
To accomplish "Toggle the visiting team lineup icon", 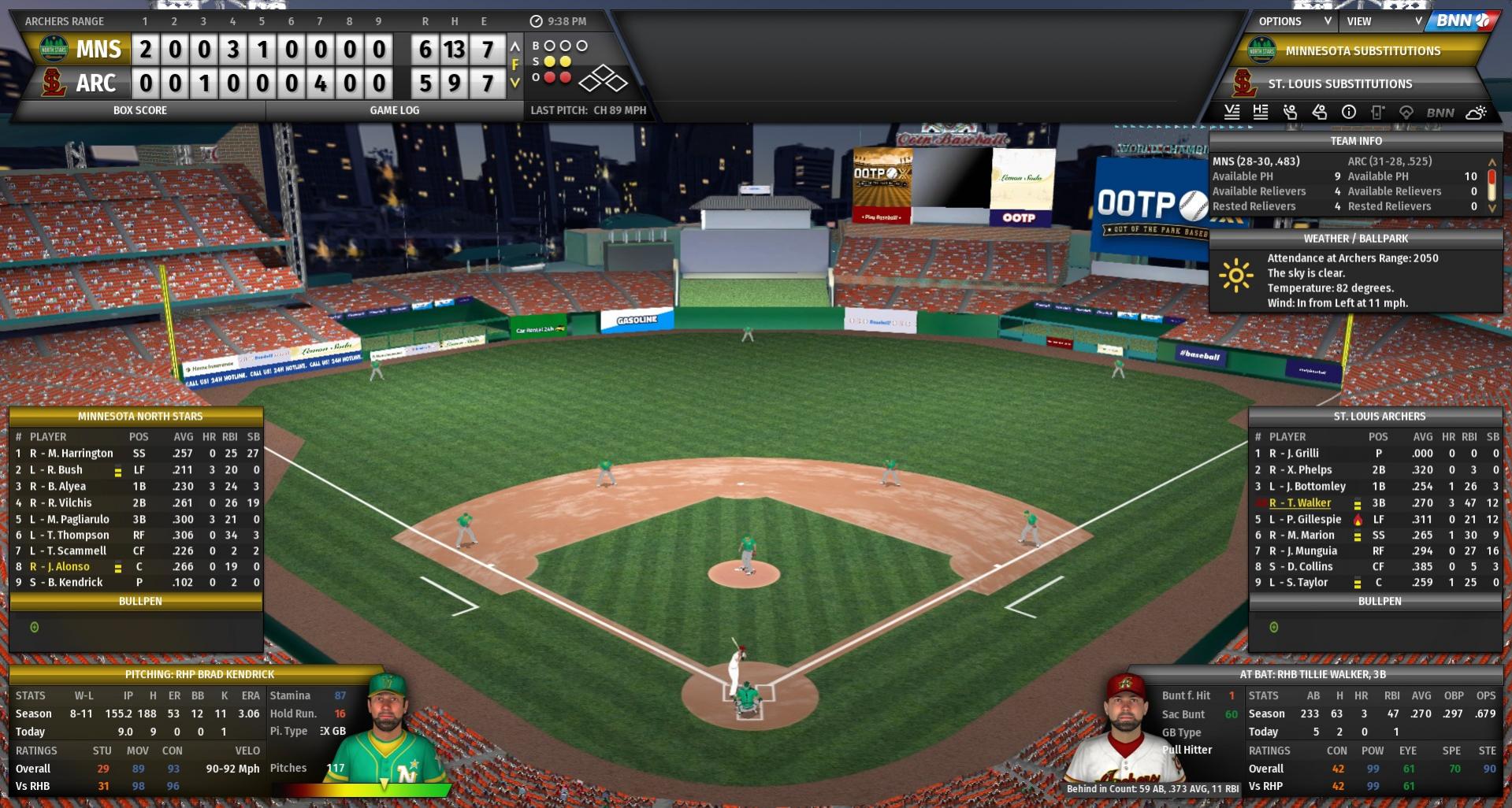I will click(x=1232, y=112).
